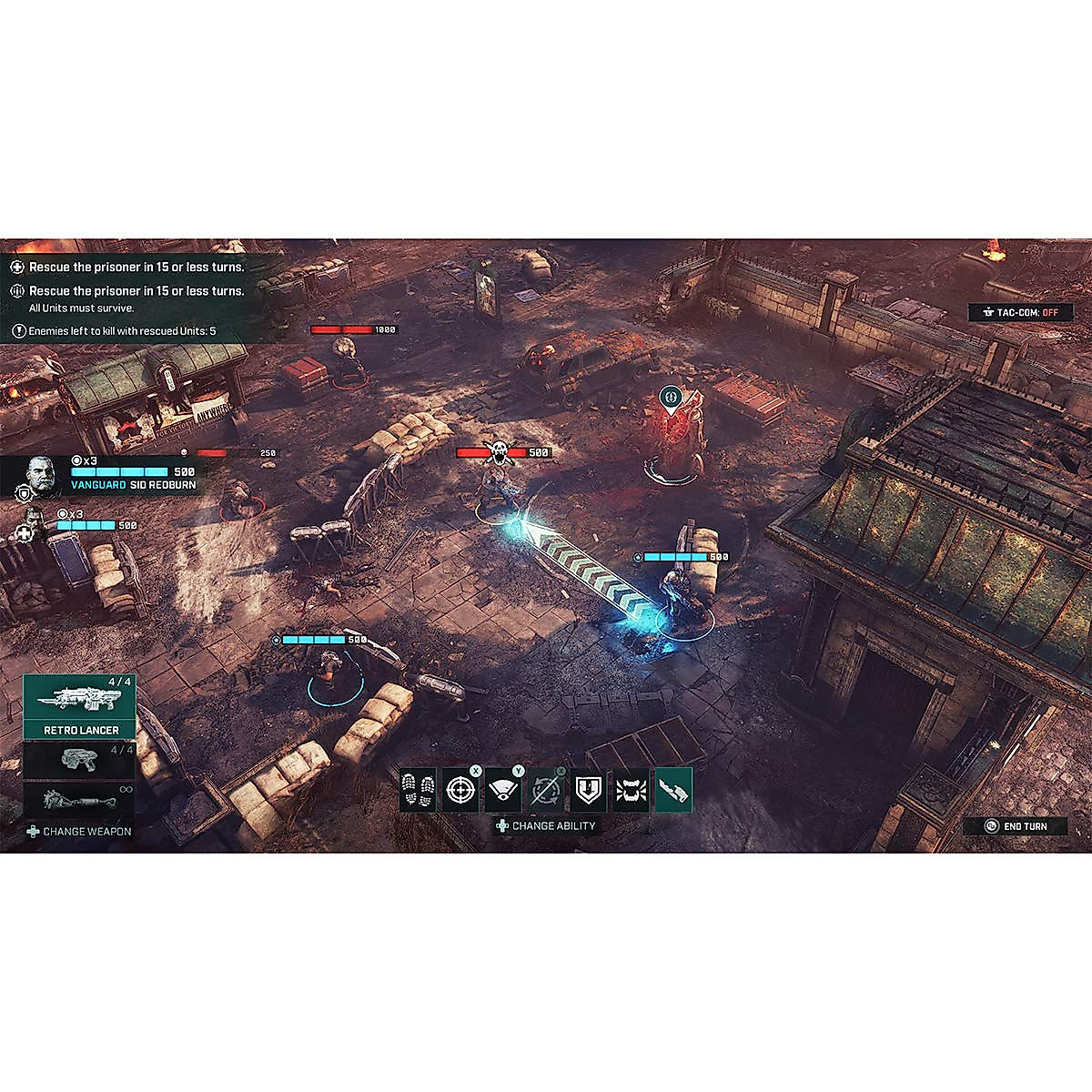This screenshot has width=1092, height=1092.
Task: Toggle the TAC-COM display
Action: click(1020, 312)
